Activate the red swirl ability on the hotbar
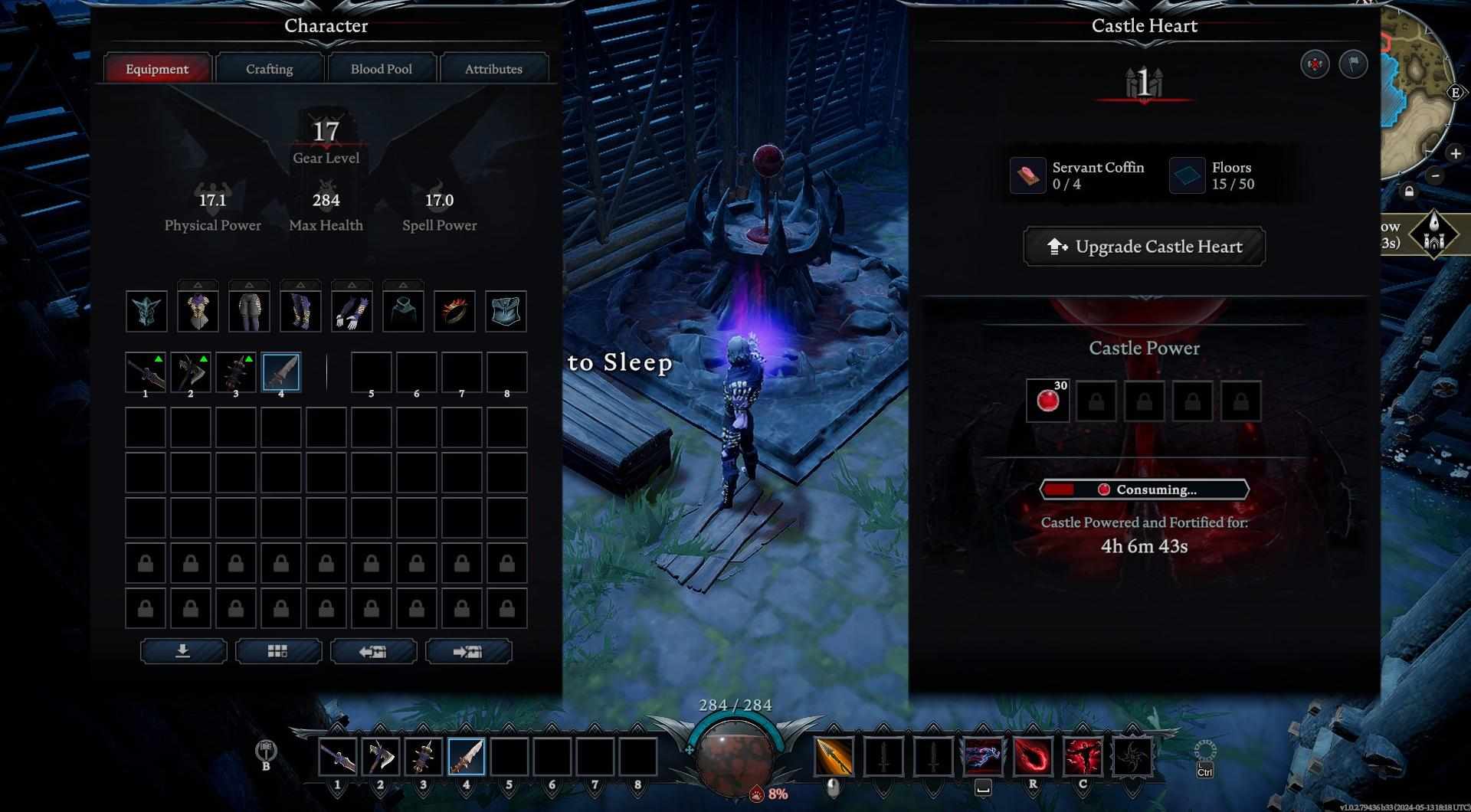 (1032, 757)
